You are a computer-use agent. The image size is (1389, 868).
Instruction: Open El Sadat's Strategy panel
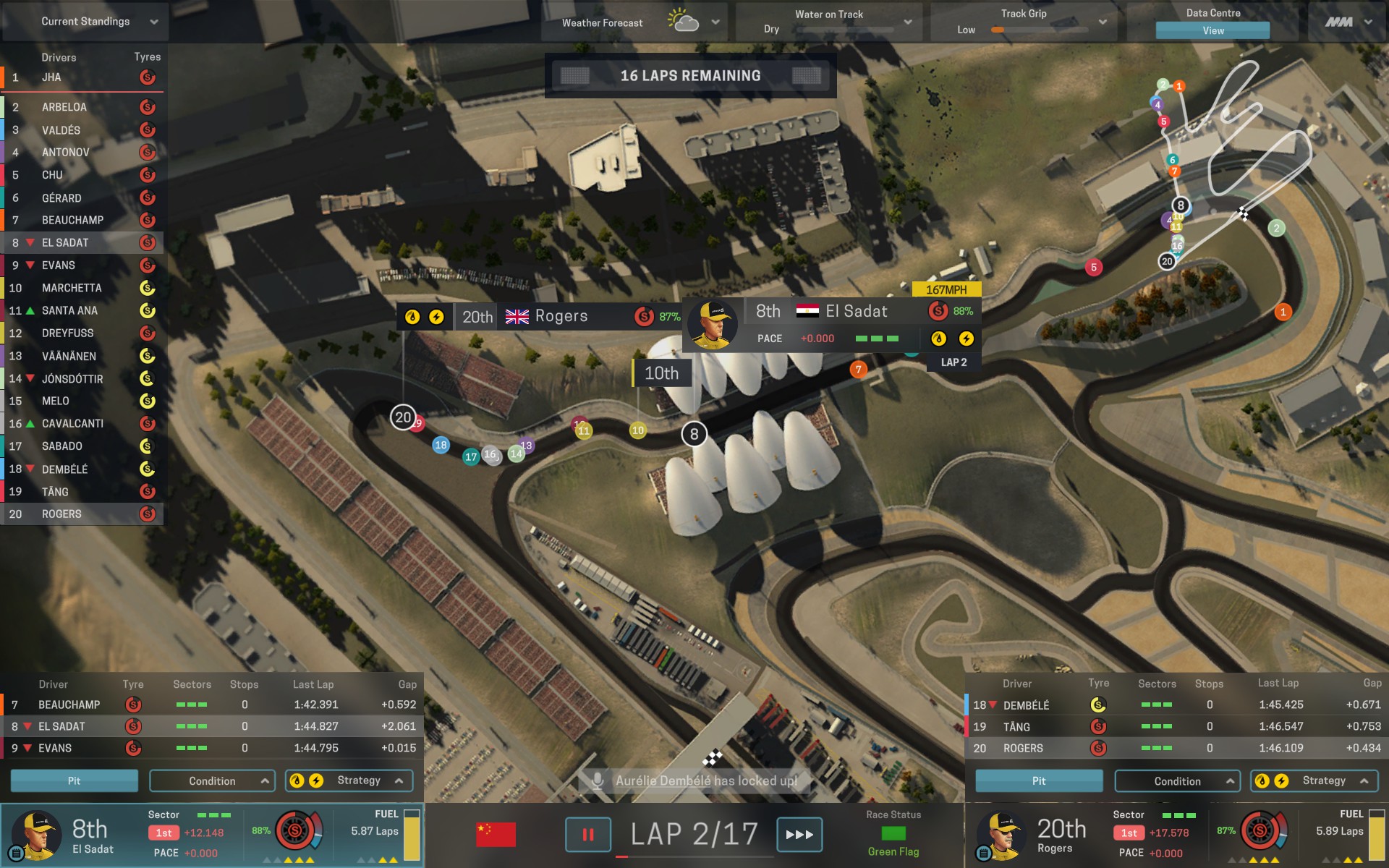click(349, 781)
